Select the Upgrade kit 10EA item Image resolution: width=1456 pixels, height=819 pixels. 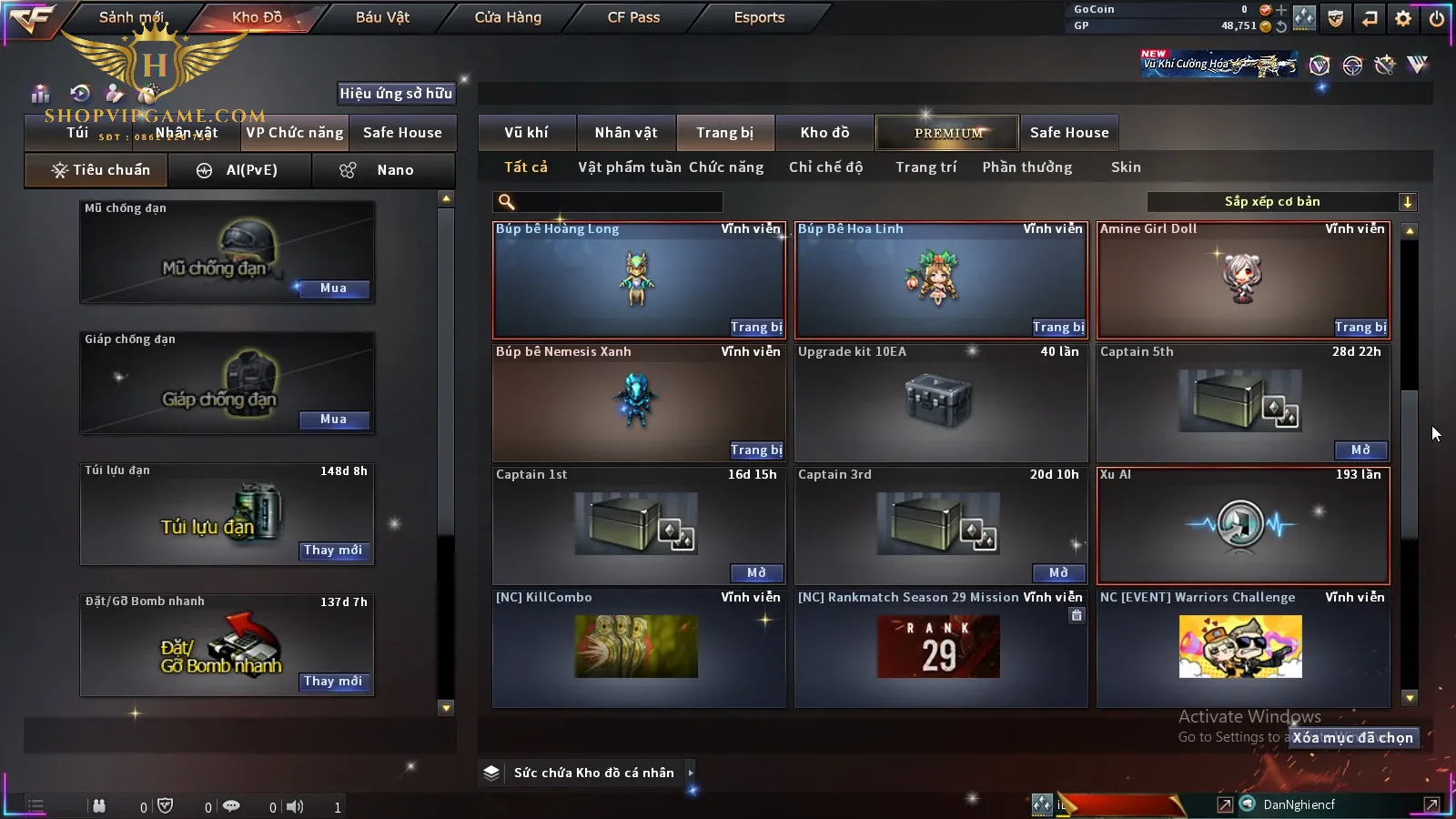point(940,402)
